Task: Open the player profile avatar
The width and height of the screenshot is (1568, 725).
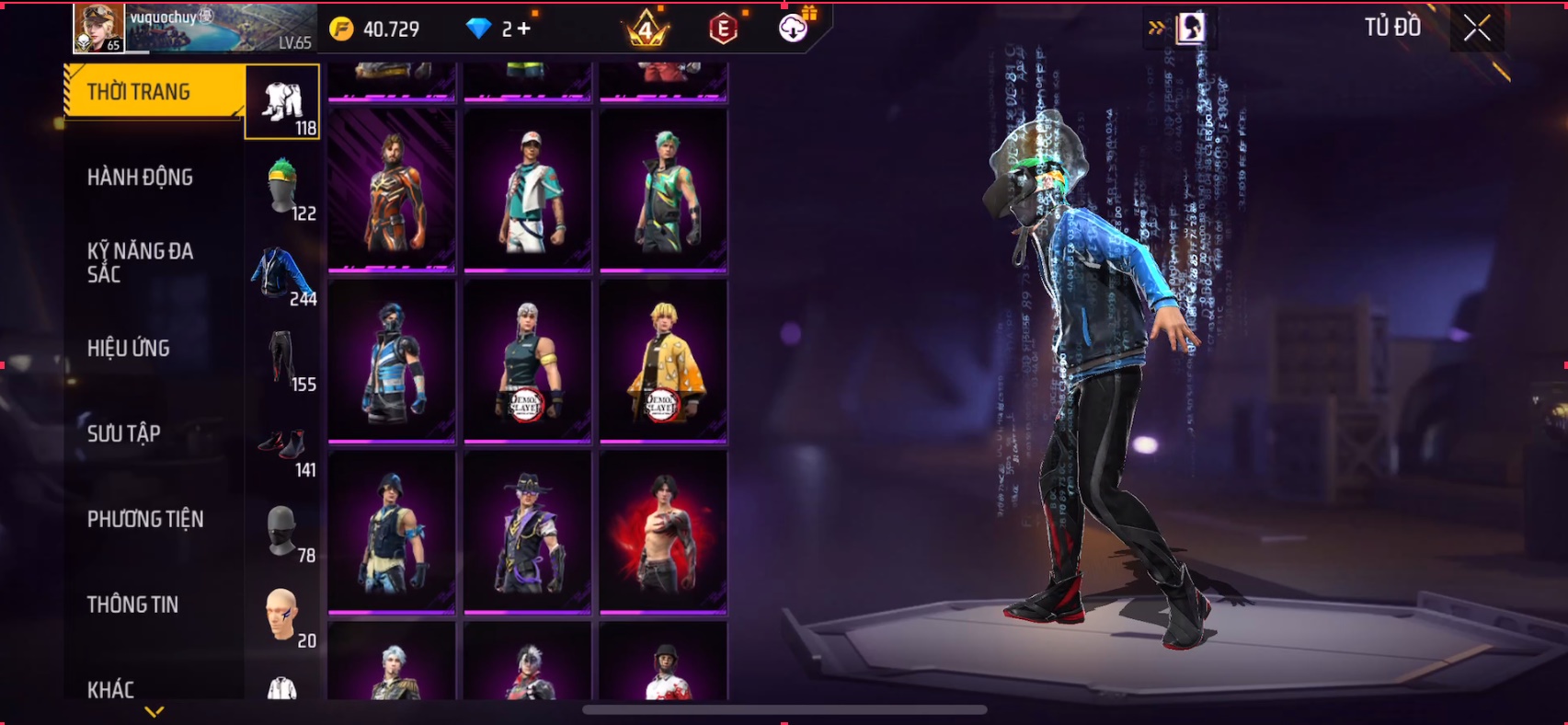Action: pos(98,28)
